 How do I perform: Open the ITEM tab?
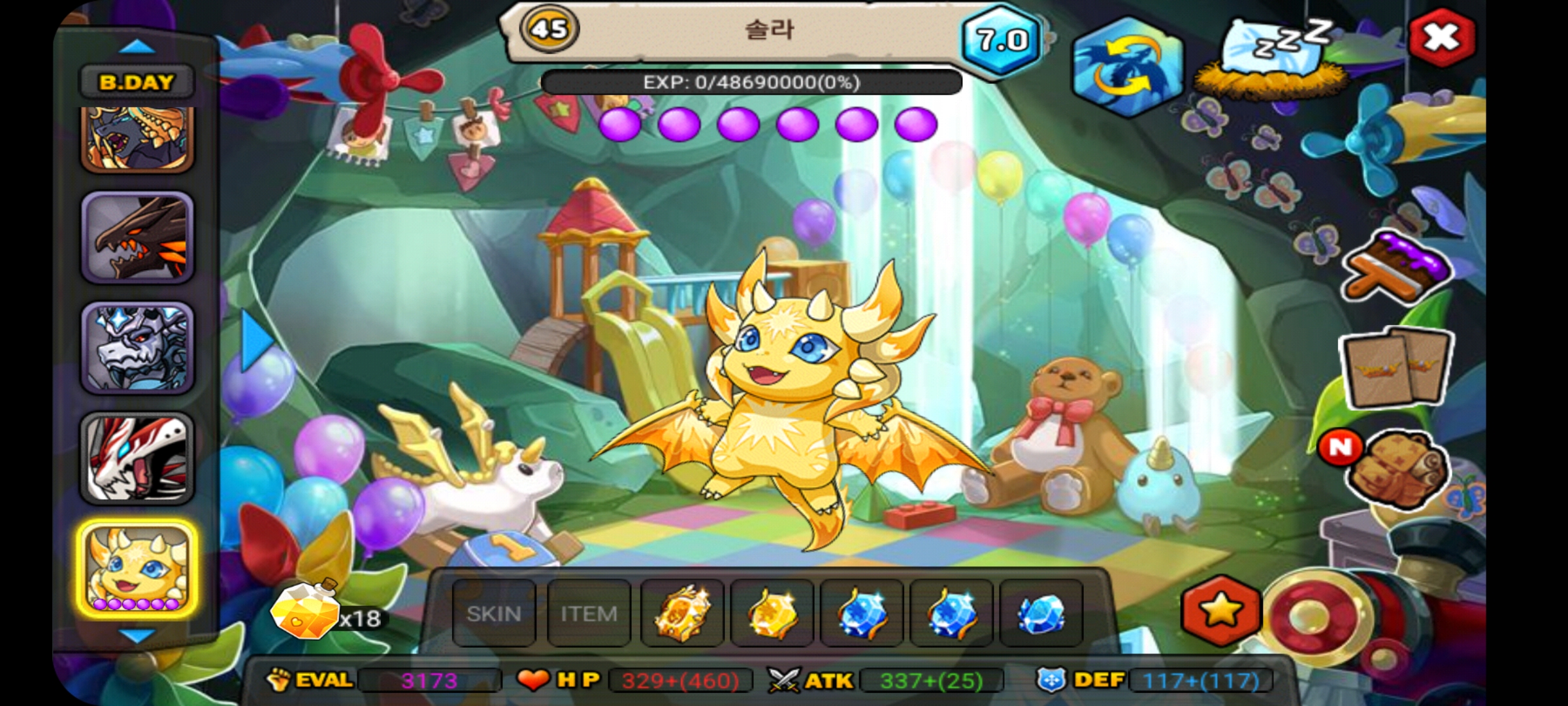point(589,614)
